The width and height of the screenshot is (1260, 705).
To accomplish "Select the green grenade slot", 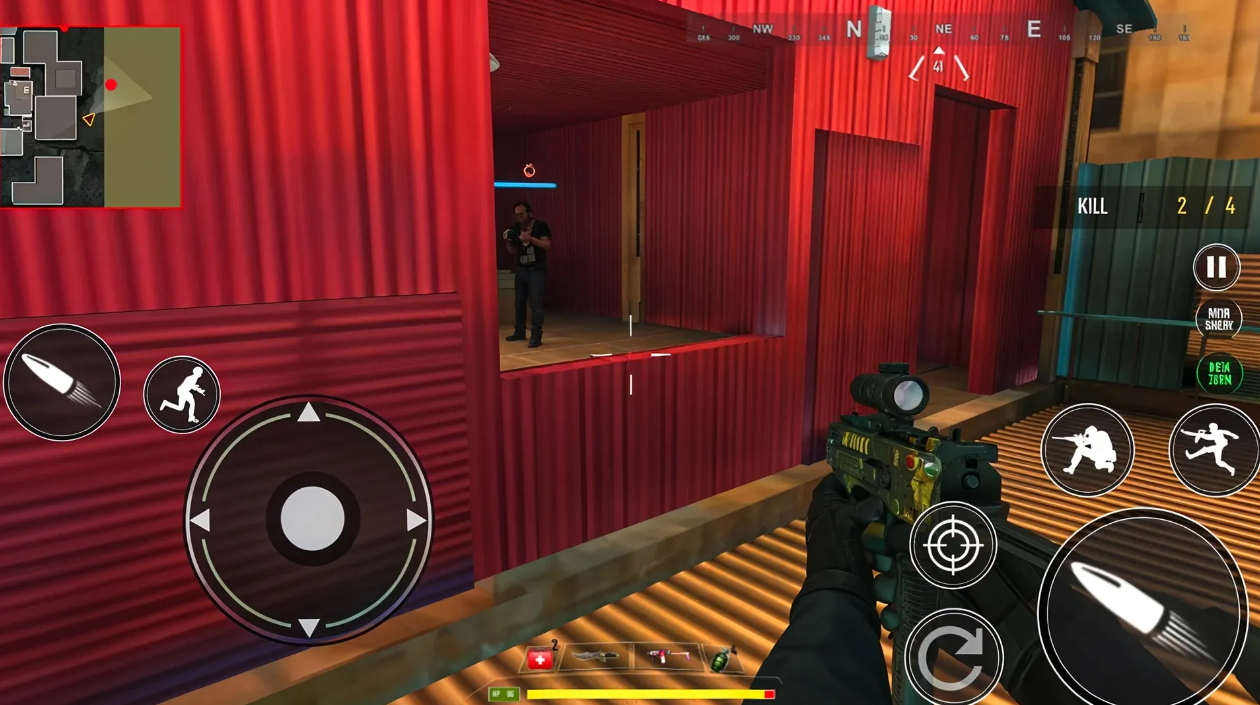I will pos(721,658).
